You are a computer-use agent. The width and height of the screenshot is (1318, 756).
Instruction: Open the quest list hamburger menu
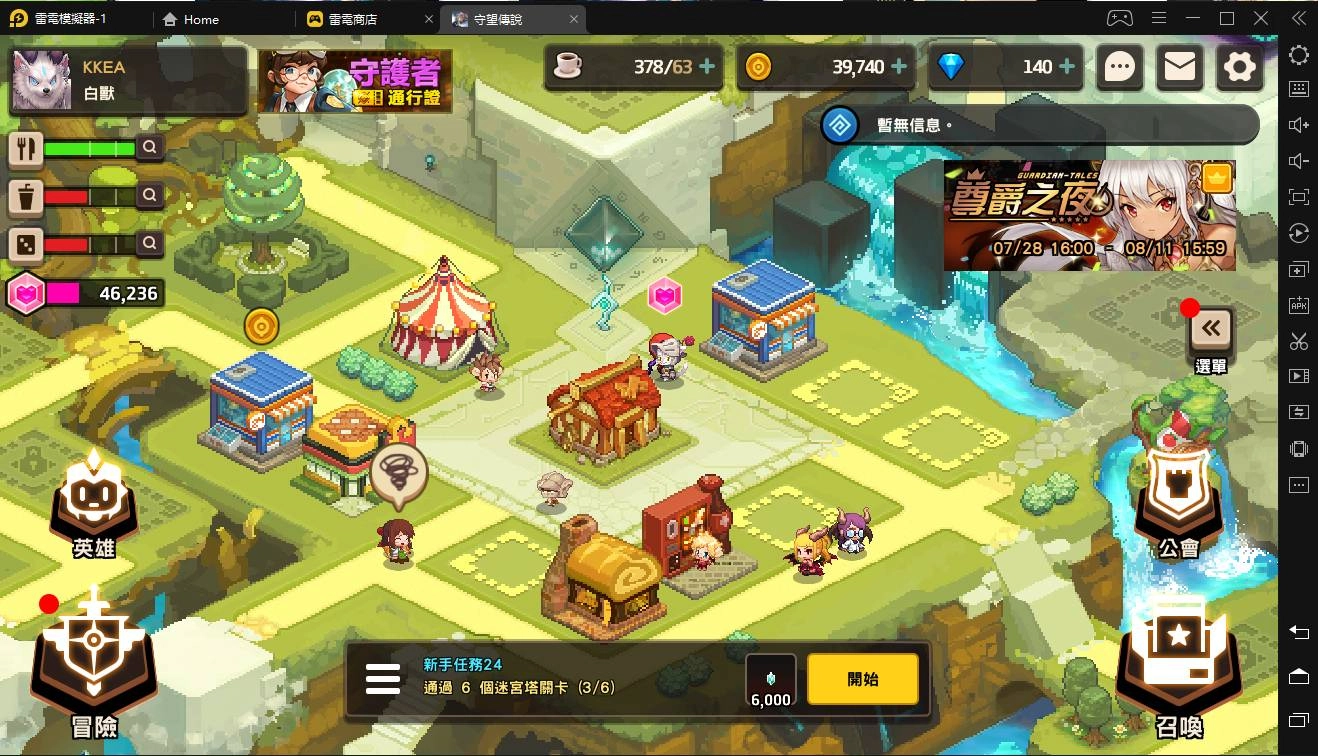(383, 678)
